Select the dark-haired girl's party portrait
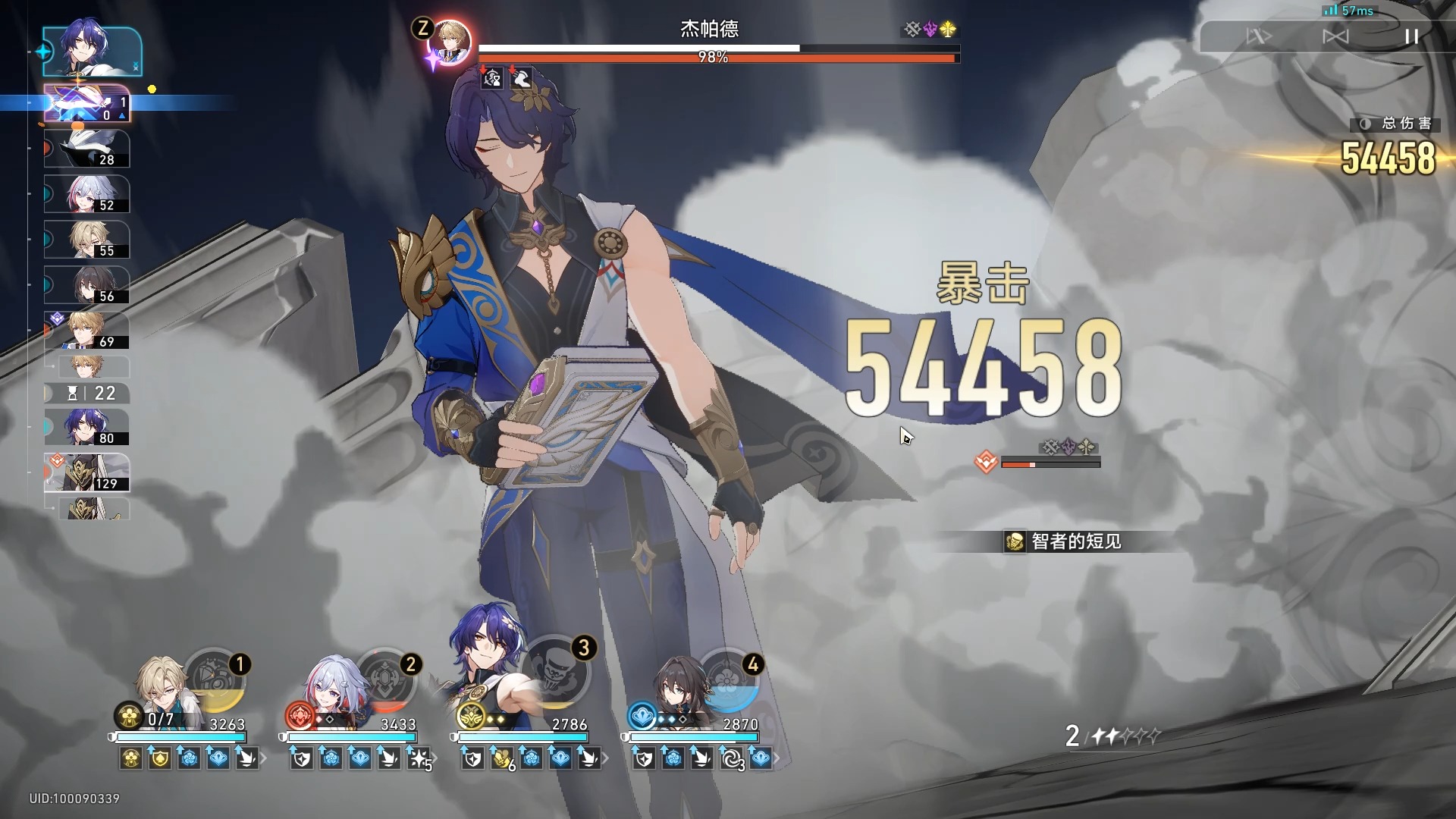The width and height of the screenshot is (1456, 819). tap(679, 690)
